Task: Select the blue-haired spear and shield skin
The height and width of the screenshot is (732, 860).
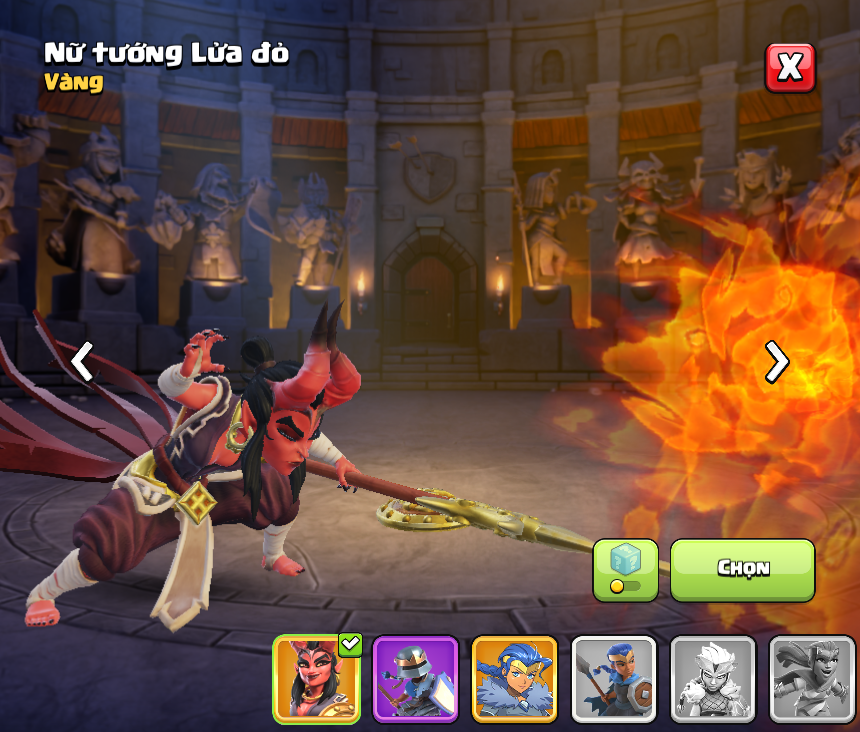Action: pyautogui.click(x=613, y=679)
